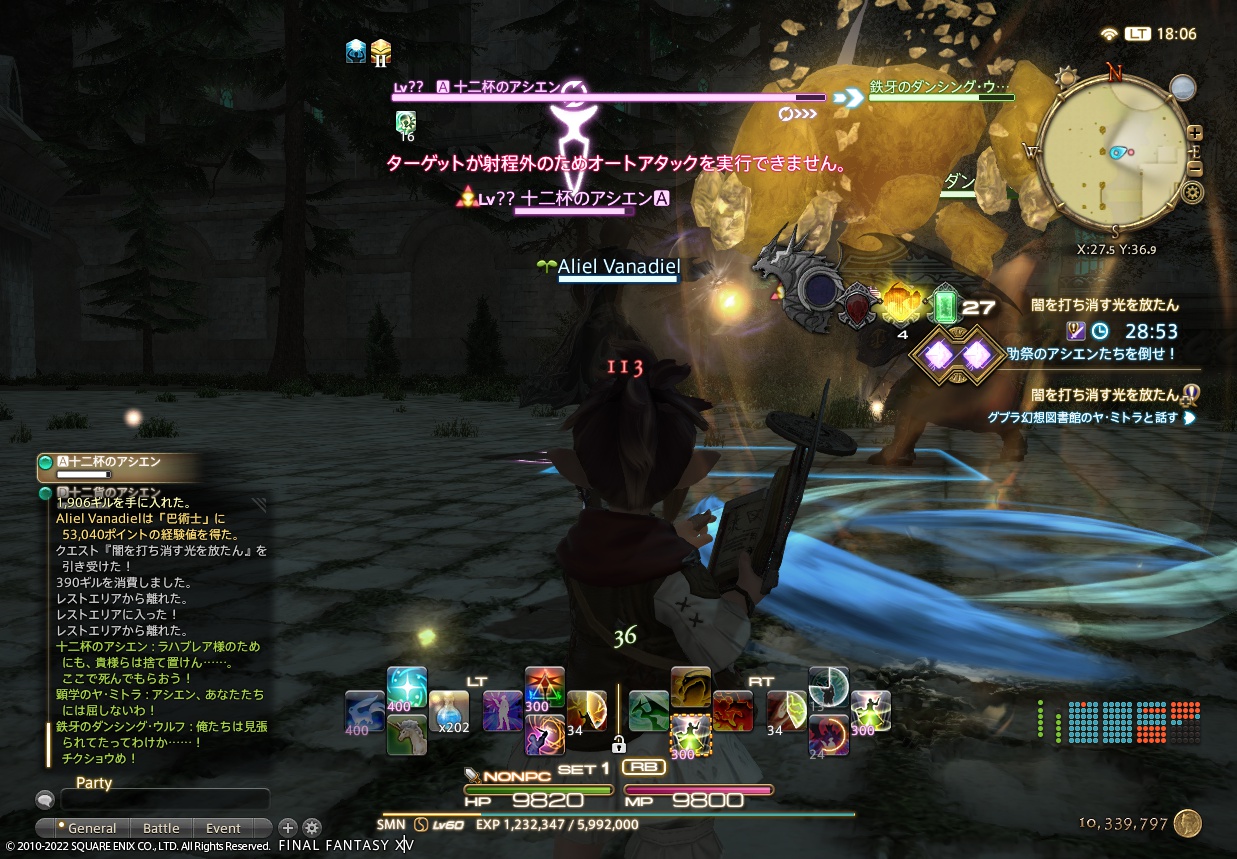Screen dimensions: 1237x859
Task: Open chat log settings gear
Action: (312, 827)
